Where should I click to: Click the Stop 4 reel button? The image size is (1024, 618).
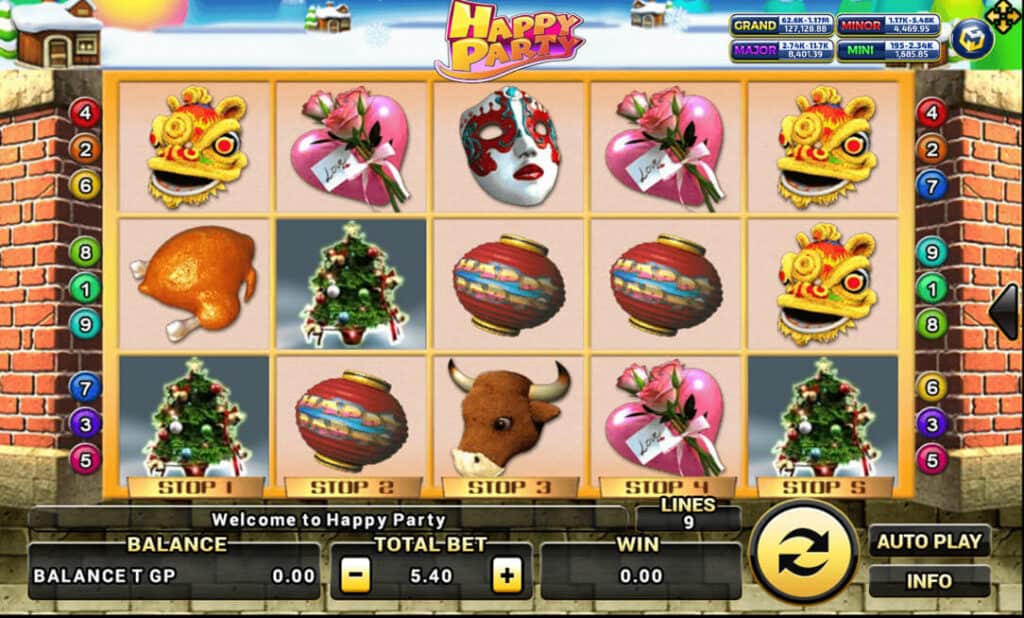tap(667, 488)
